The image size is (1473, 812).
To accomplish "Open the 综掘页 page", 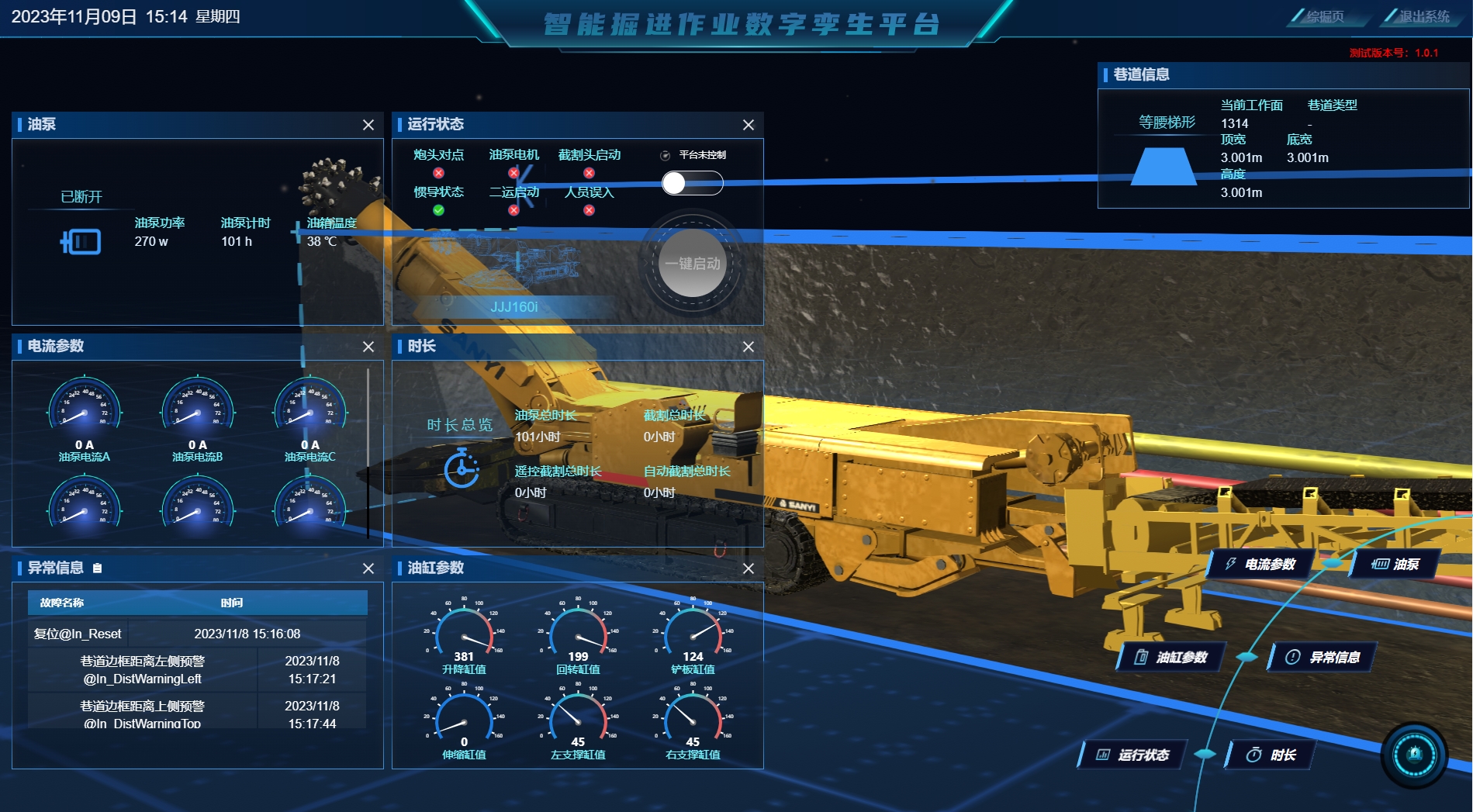I will point(1324,16).
